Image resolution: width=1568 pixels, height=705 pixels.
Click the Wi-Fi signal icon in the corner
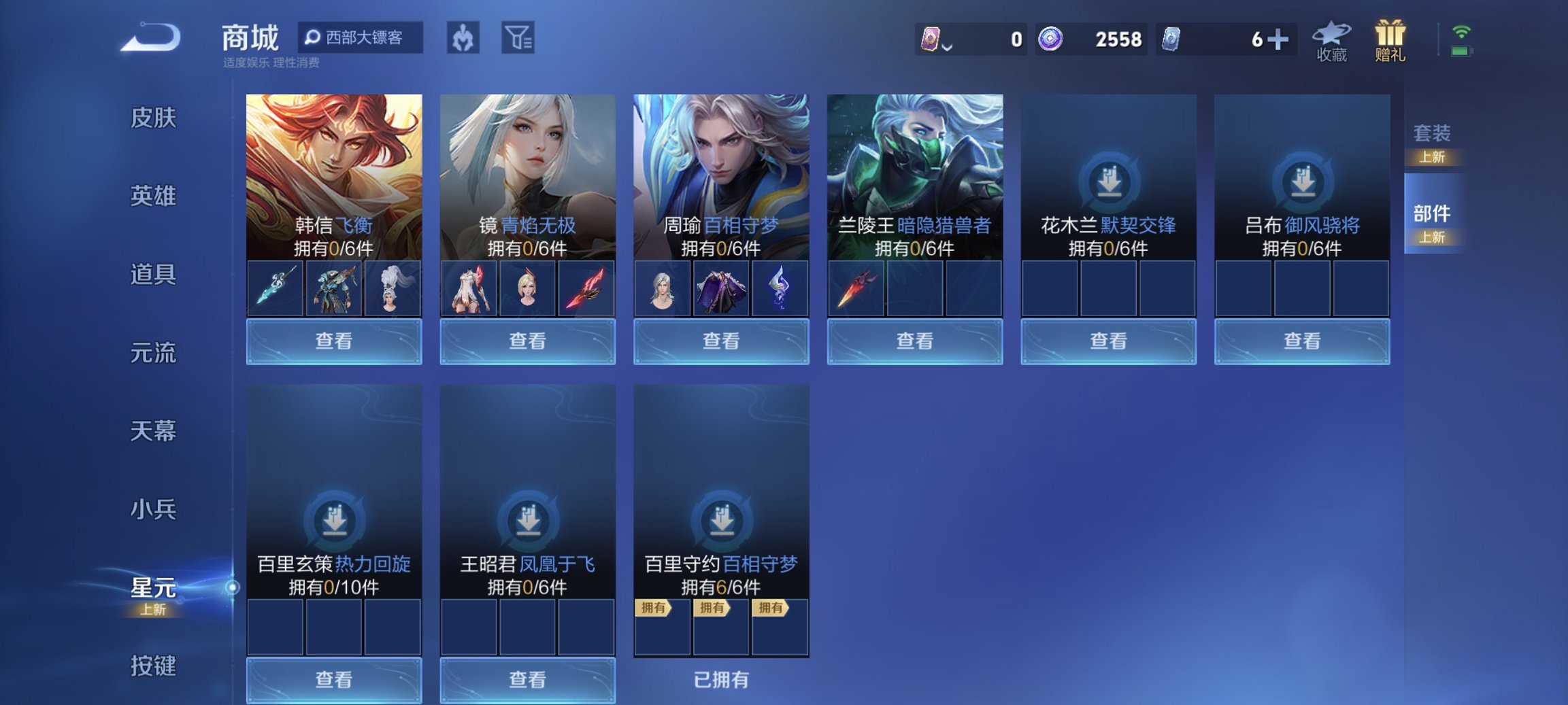(x=1463, y=30)
